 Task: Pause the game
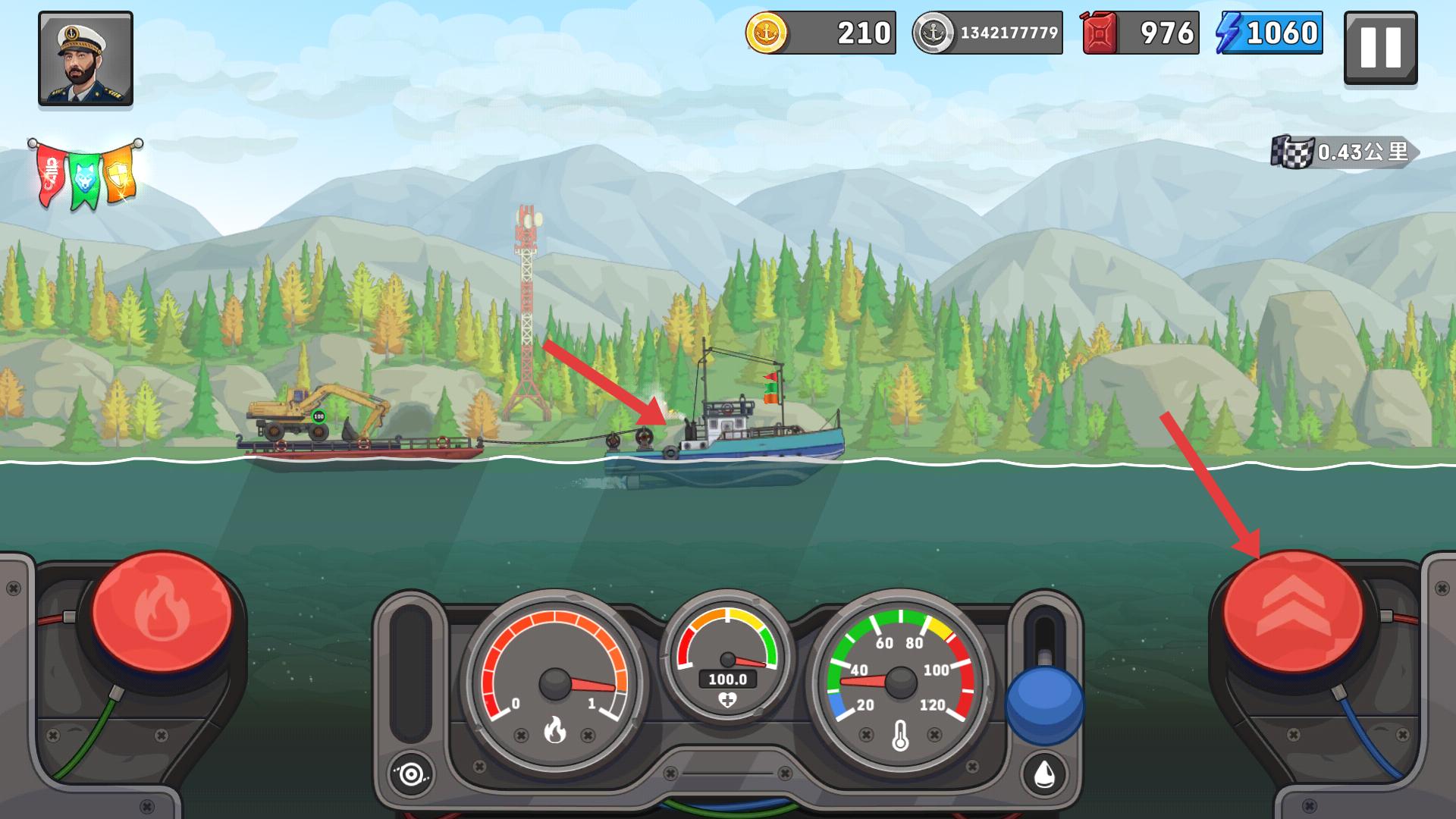(x=1380, y=47)
